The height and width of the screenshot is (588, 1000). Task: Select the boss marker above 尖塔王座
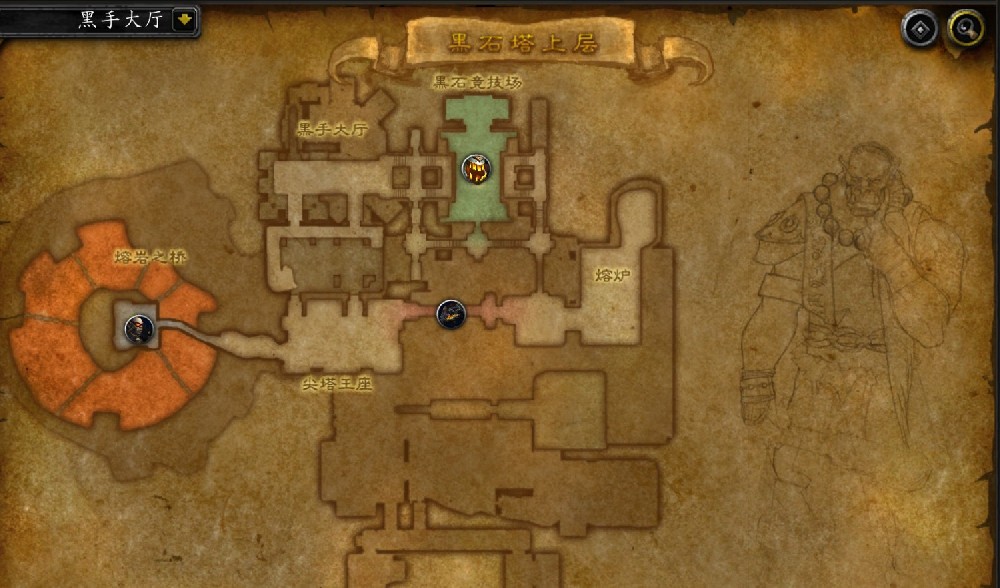[451, 314]
